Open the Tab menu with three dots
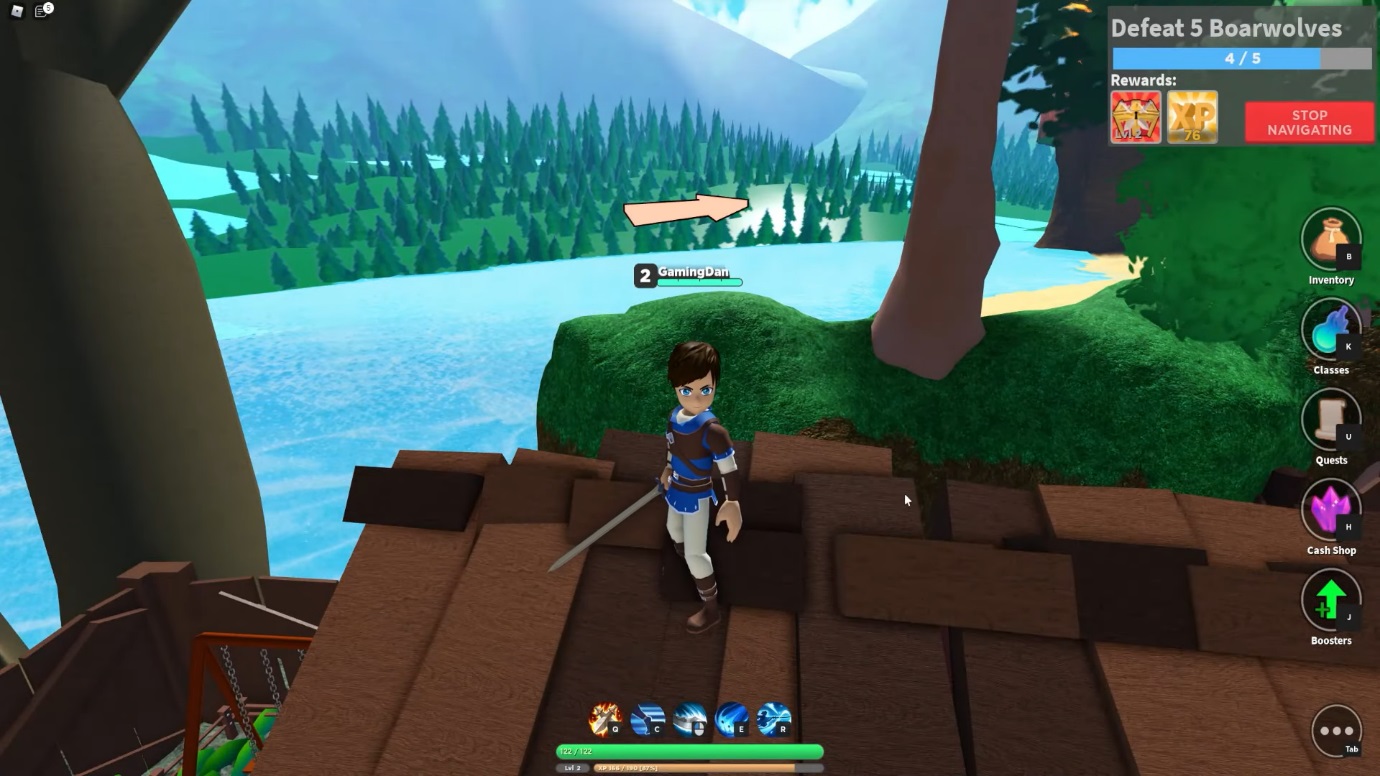The image size is (1380, 776). 1337,730
